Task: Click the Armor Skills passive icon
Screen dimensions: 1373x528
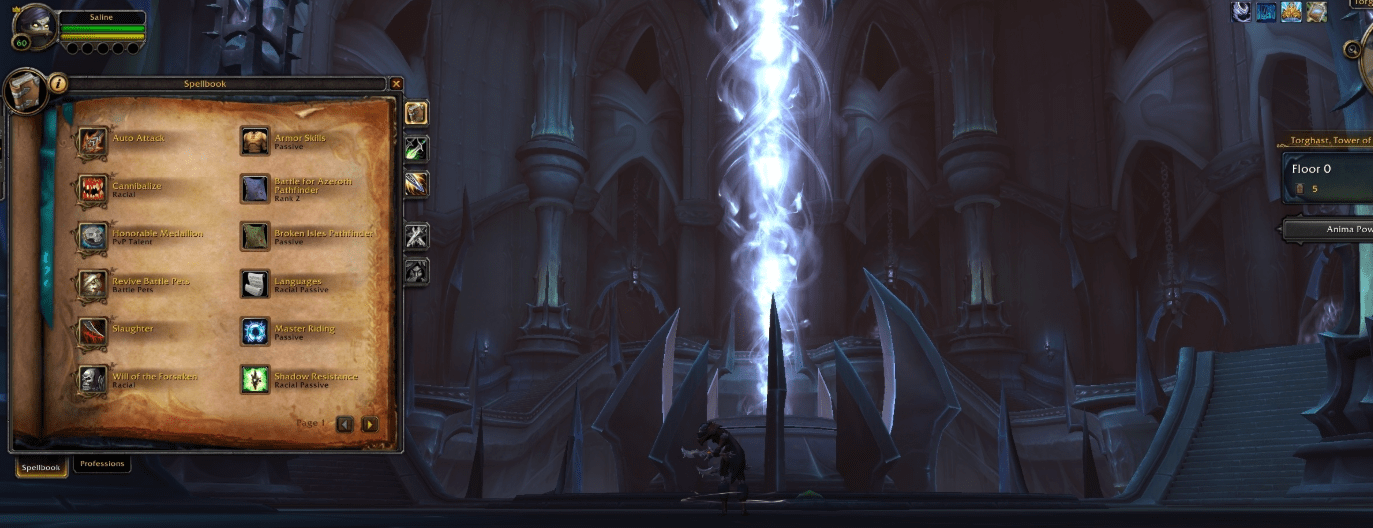Action: 255,142
